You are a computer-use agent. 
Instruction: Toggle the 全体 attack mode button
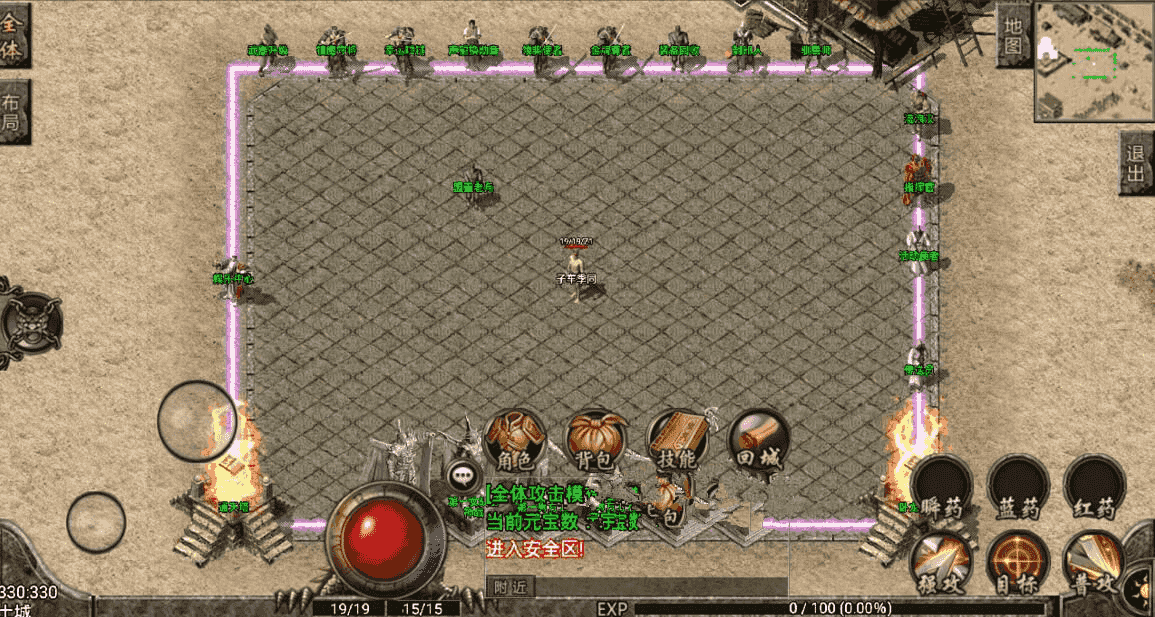[x=13, y=37]
